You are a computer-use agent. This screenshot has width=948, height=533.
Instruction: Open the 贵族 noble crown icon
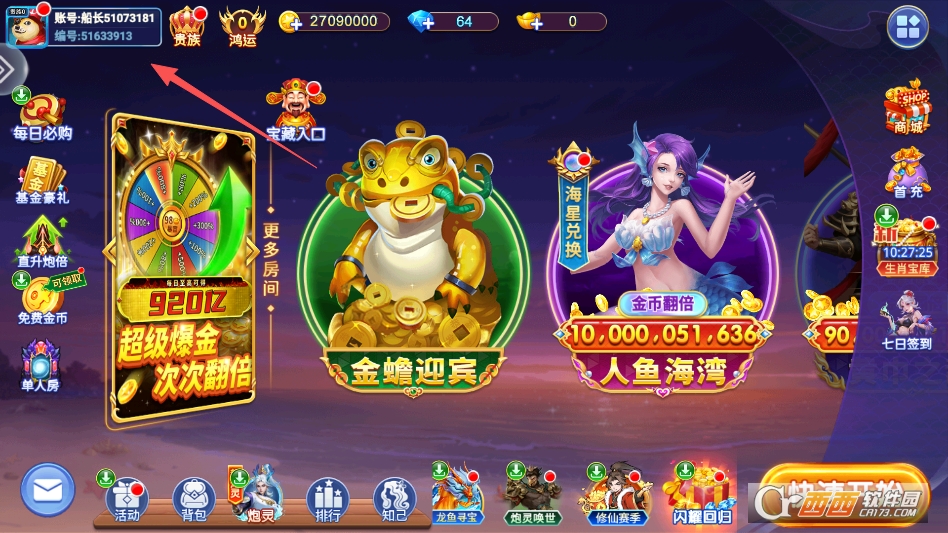click(186, 26)
